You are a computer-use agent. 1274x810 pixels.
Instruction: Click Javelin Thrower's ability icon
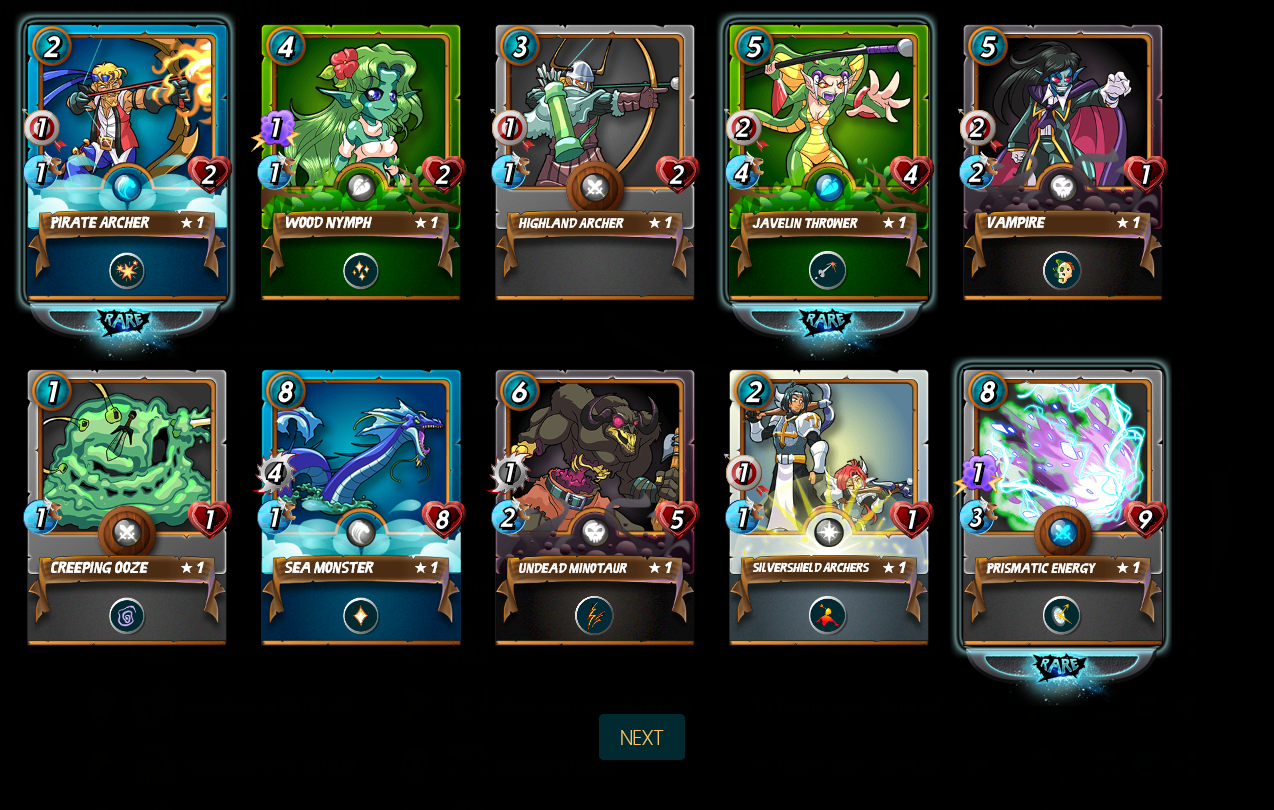point(828,270)
